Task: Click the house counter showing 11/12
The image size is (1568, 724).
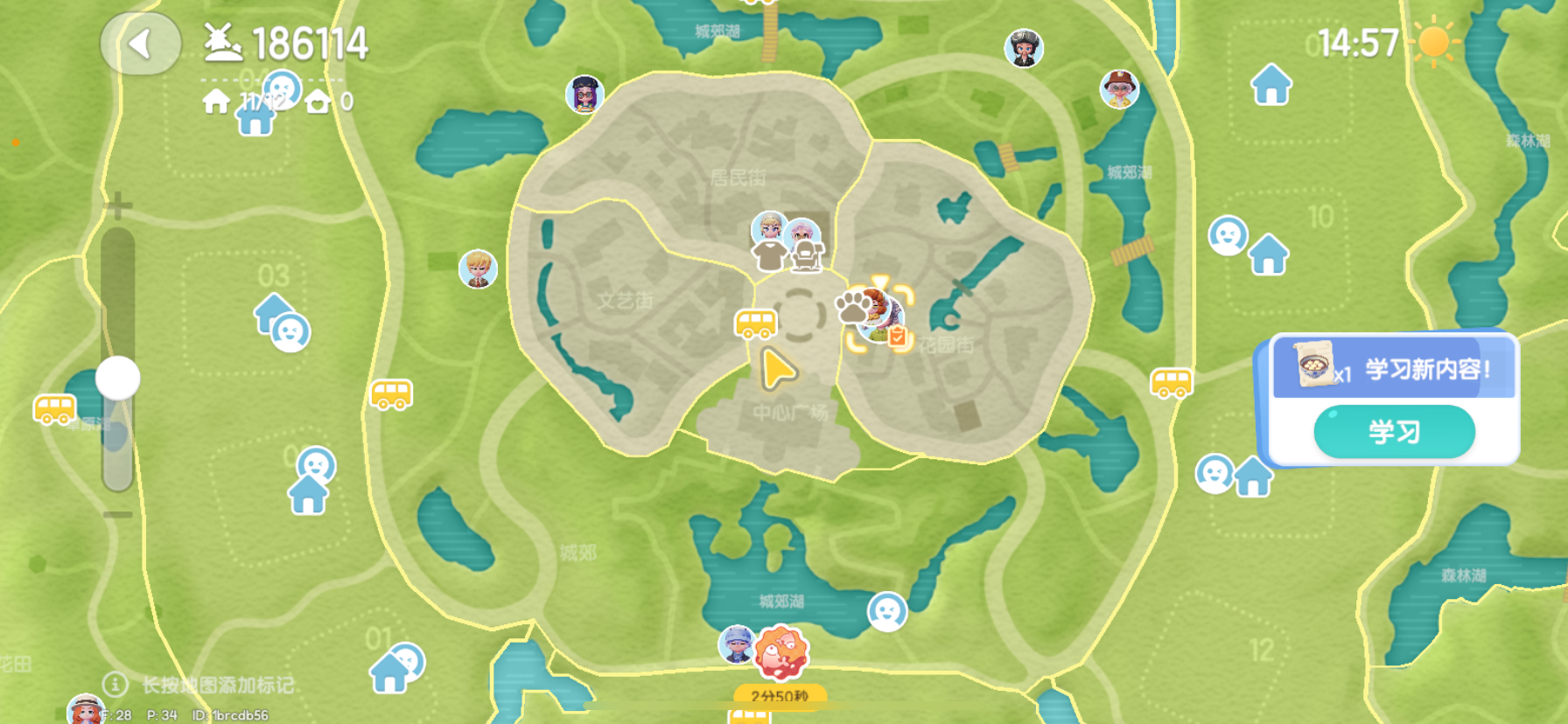Action: tap(229, 101)
